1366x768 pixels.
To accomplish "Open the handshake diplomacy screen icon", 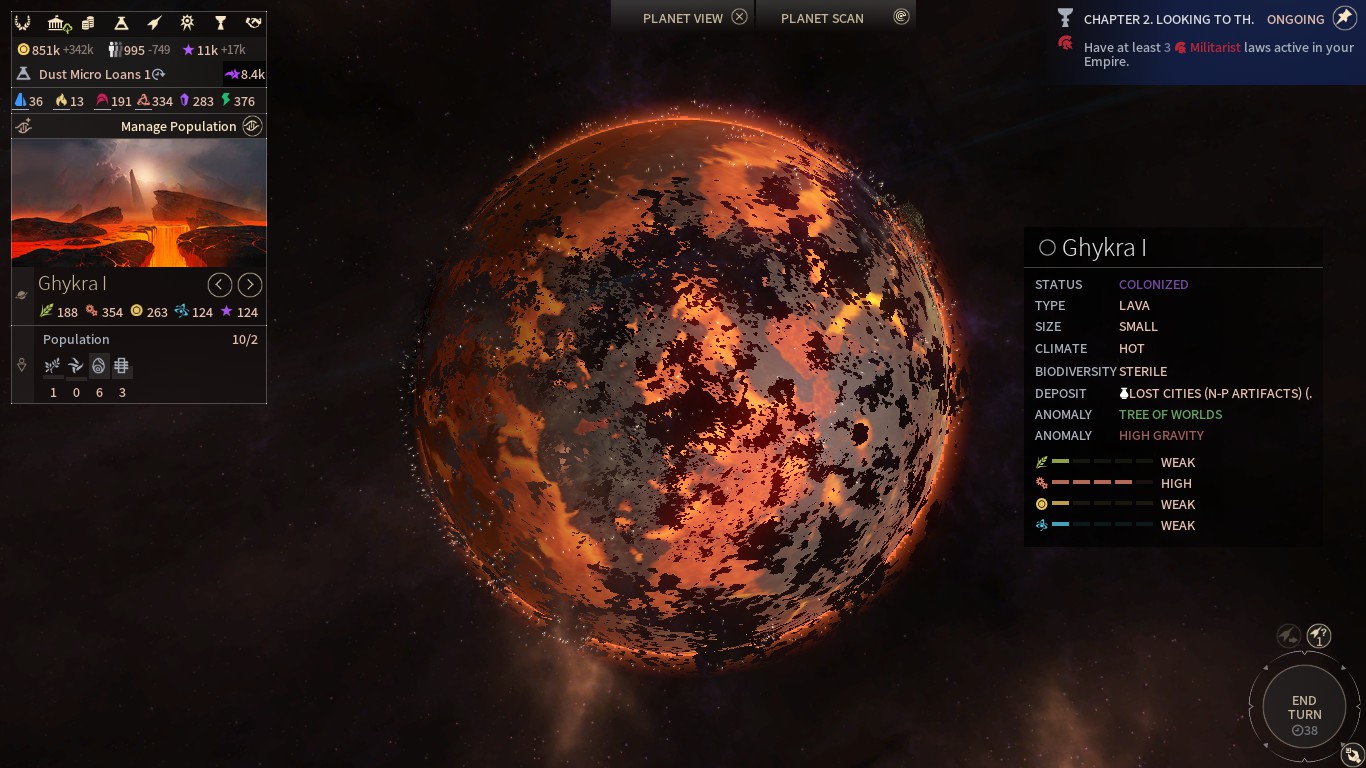I will 254,23.
